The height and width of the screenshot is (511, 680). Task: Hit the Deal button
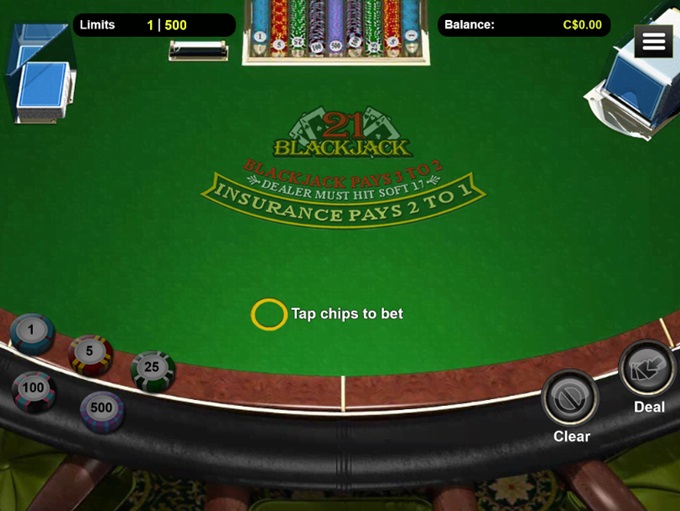[x=647, y=370]
